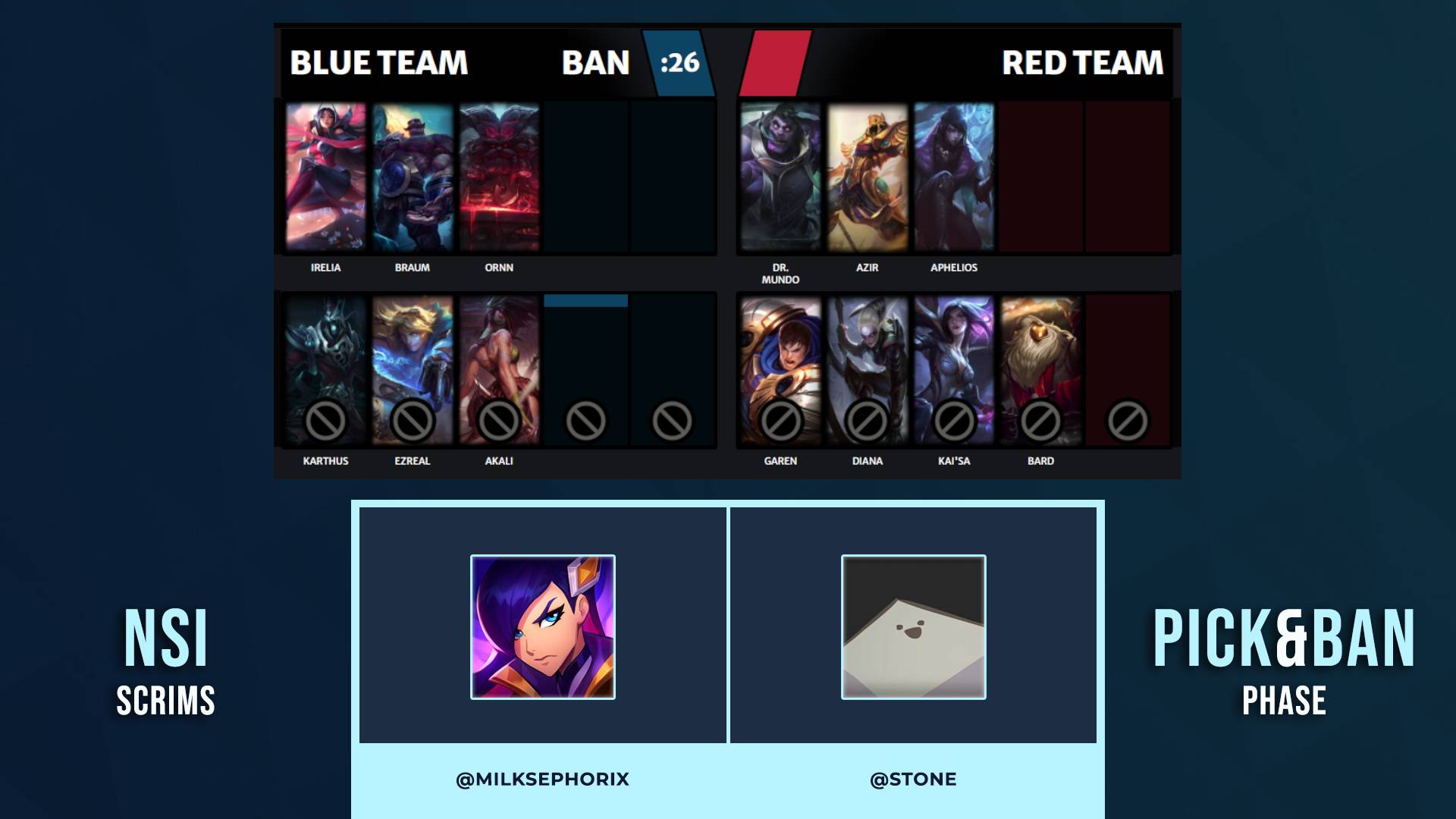
Task: Select Irelia's pick card on Blue Team
Action: point(325,177)
